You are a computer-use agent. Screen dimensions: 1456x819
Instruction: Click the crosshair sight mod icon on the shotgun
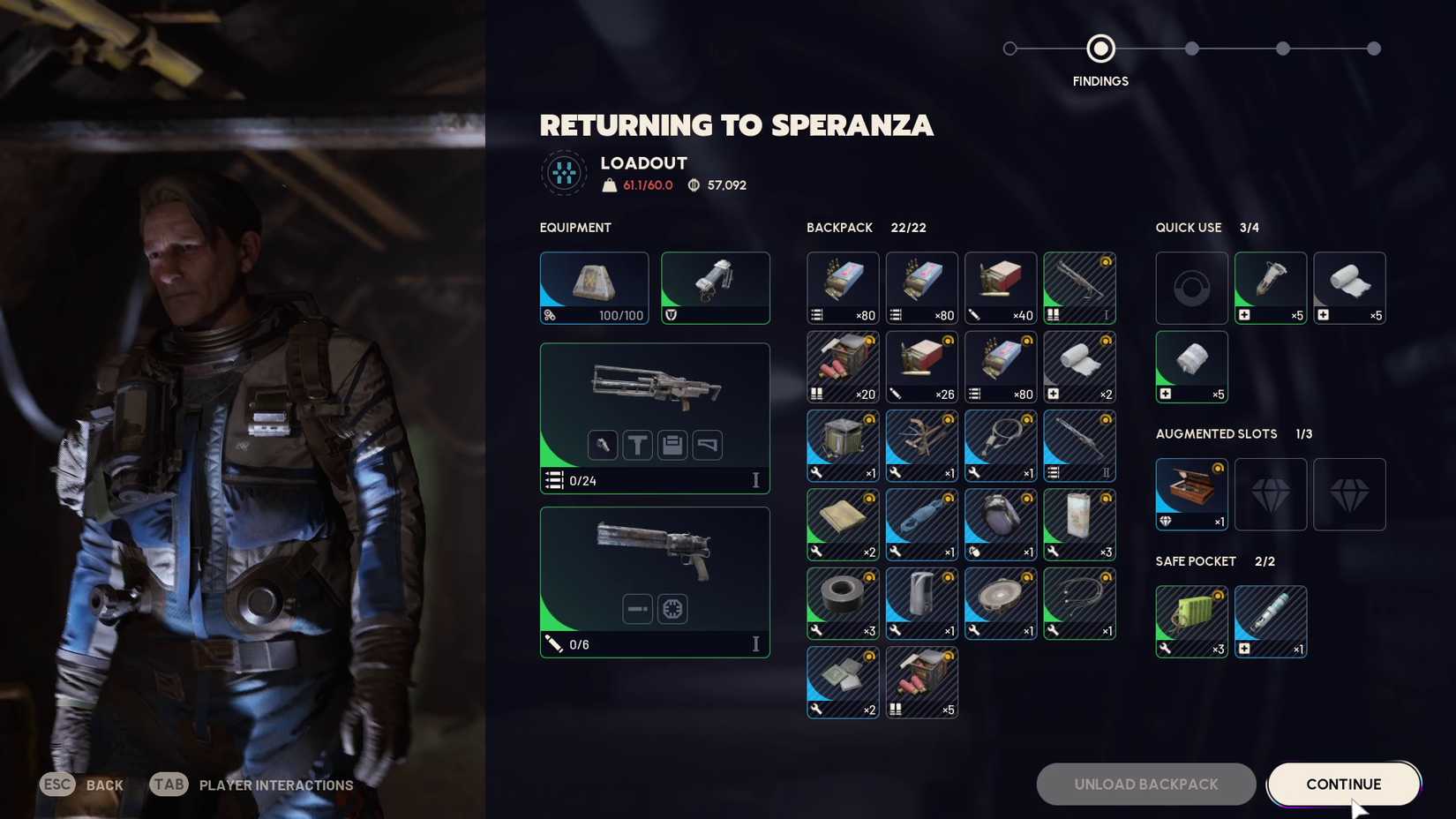point(672,609)
